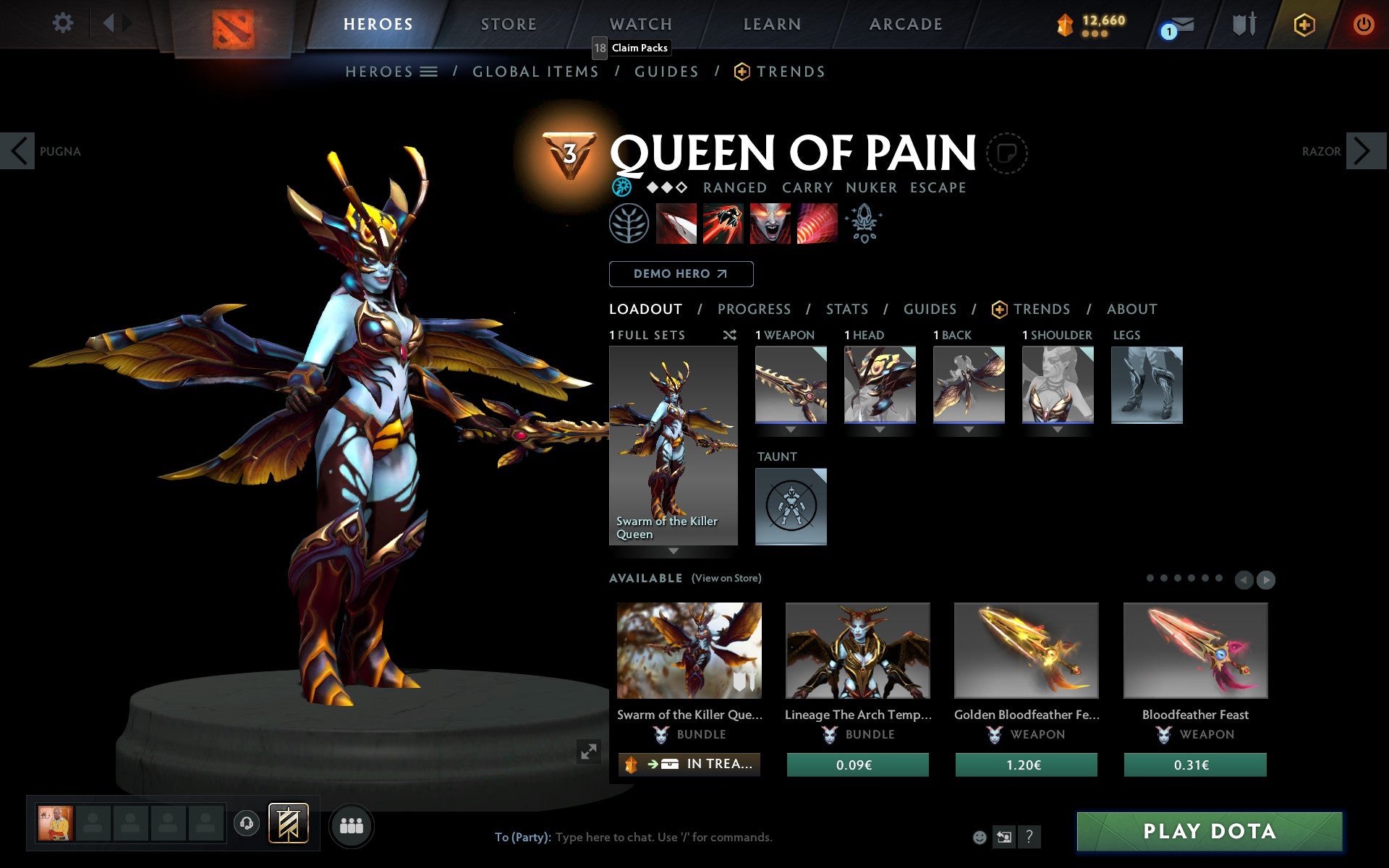This screenshot has width=1389, height=868.
Task: Expand the Weapon slot dropdown arrow
Action: click(x=791, y=430)
